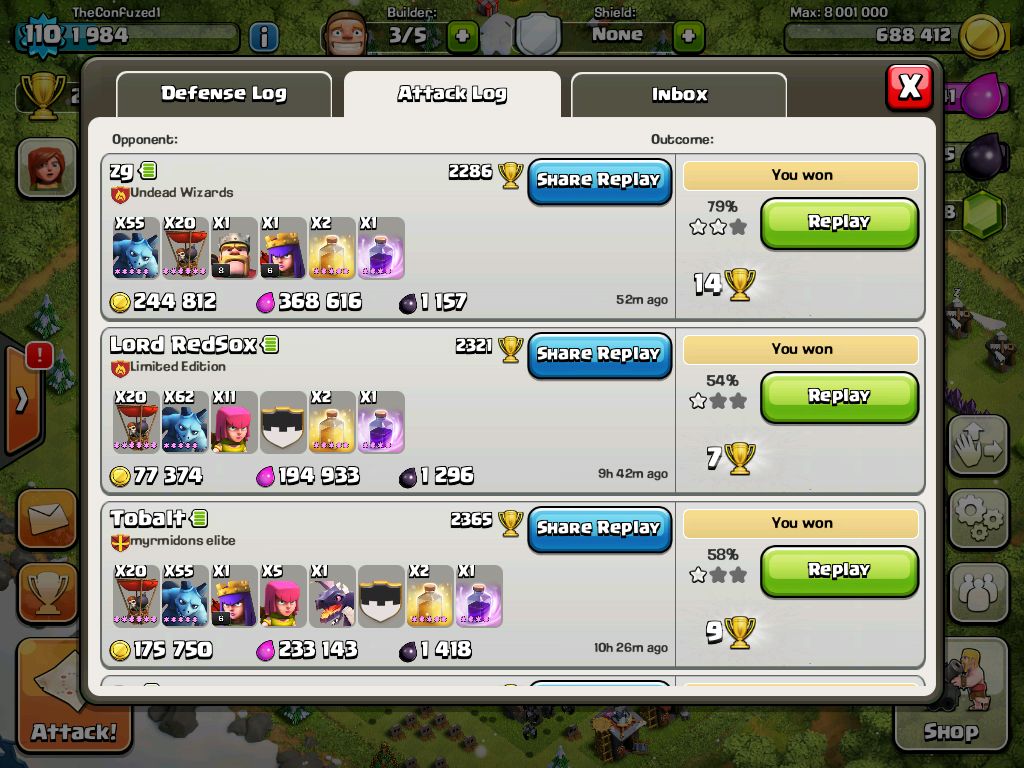Switch to the Defense Log tab
The height and width of the screenshot is (768, 1024).
tap(223, 94)
